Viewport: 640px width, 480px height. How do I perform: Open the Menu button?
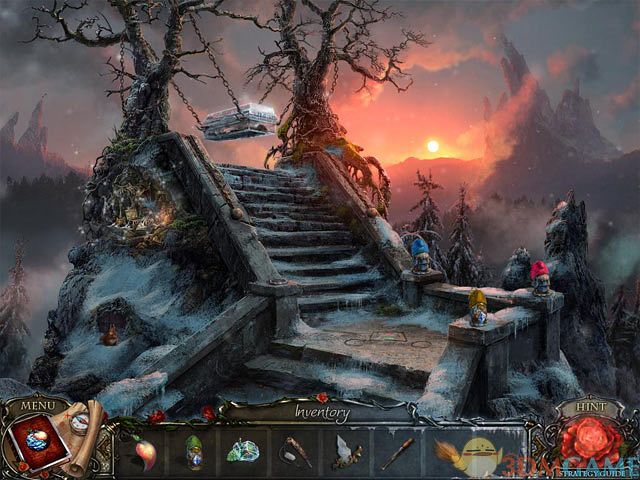37,405
